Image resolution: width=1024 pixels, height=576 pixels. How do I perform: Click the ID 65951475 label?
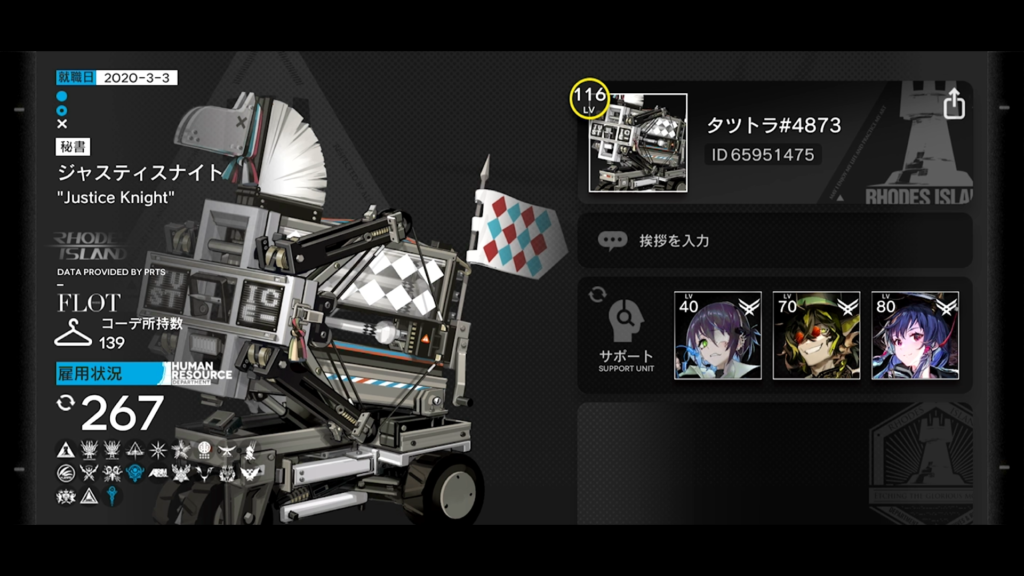tap(763, 155)
